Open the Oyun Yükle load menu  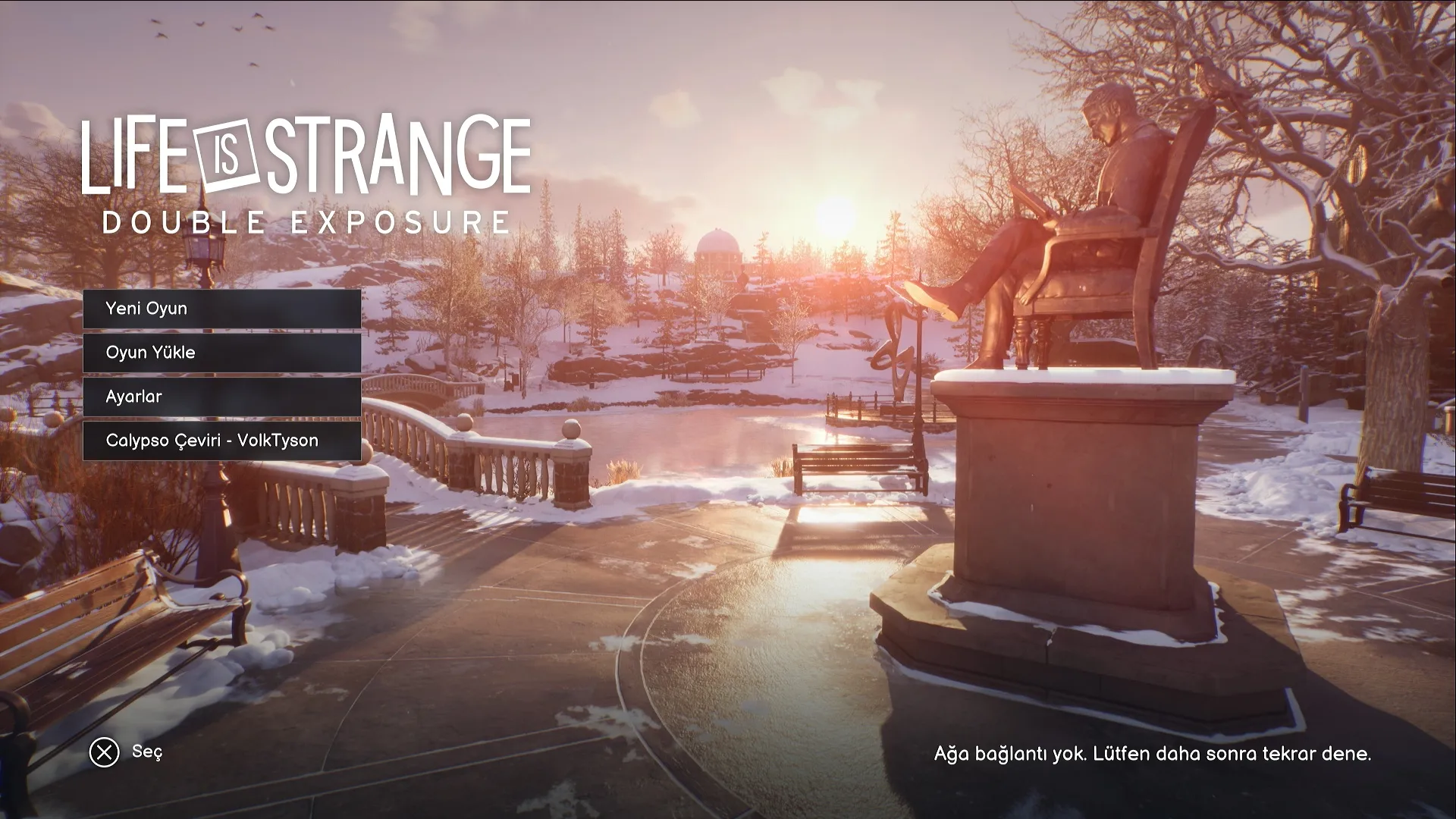point(221,353)
